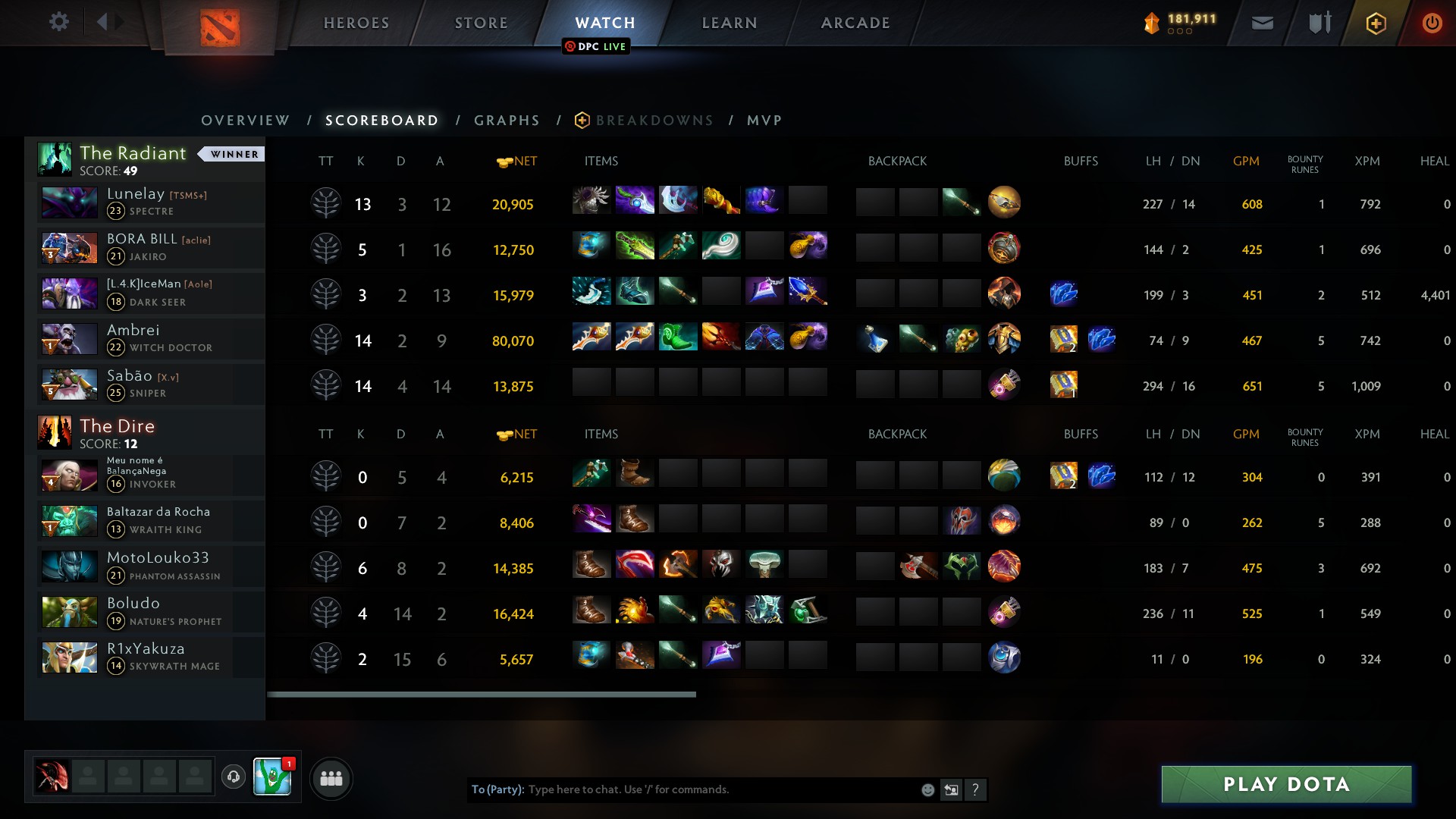The width and height of the screenshot is (1456, 819).
Task: Open the ARCADE menu
Action: tap(855, 22)
